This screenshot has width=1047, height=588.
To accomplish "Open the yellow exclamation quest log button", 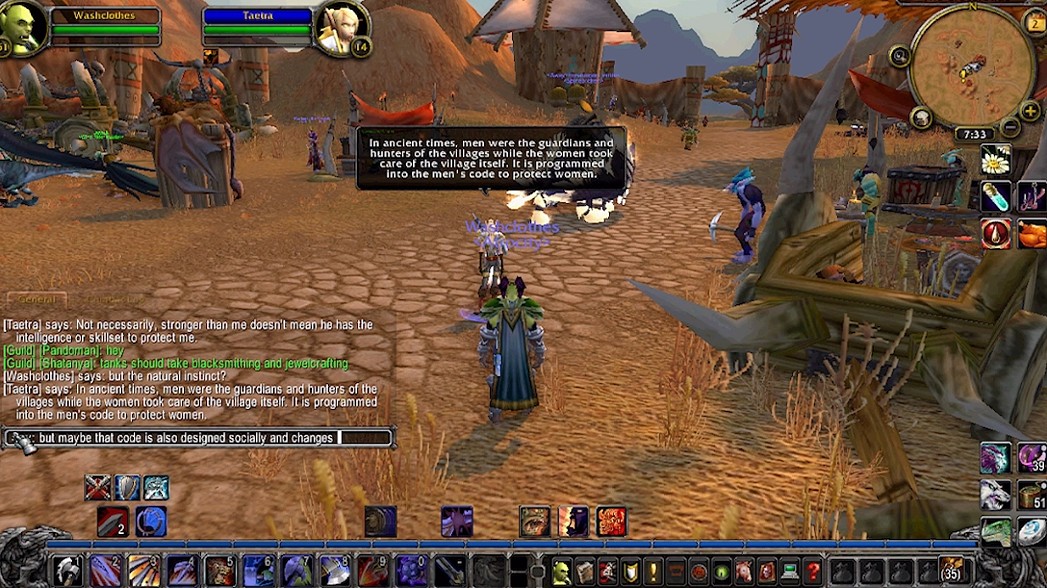I will coord(652,571).
